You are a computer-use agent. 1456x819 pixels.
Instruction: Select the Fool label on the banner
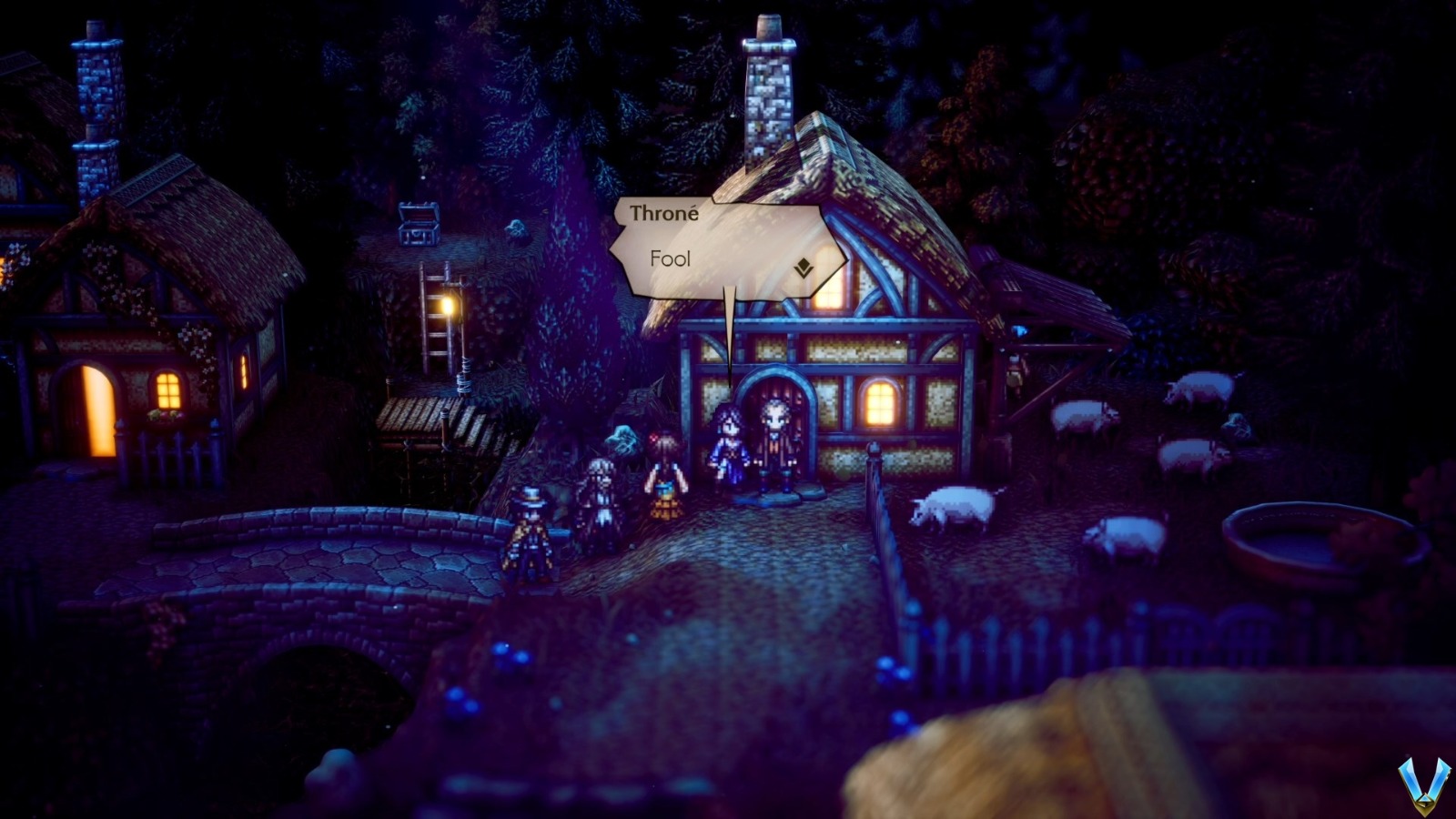(x=669, y=259)
